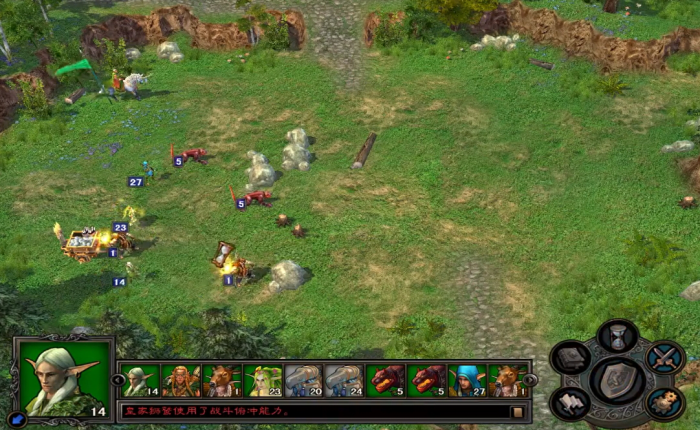
Task: Click the hourglass wait button
Action: coord(617,337)
